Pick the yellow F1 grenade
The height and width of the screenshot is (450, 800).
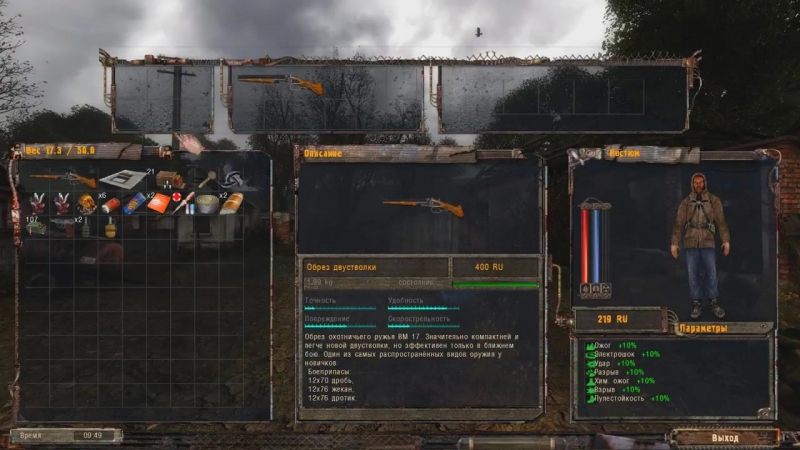click(x=110, y=227)
